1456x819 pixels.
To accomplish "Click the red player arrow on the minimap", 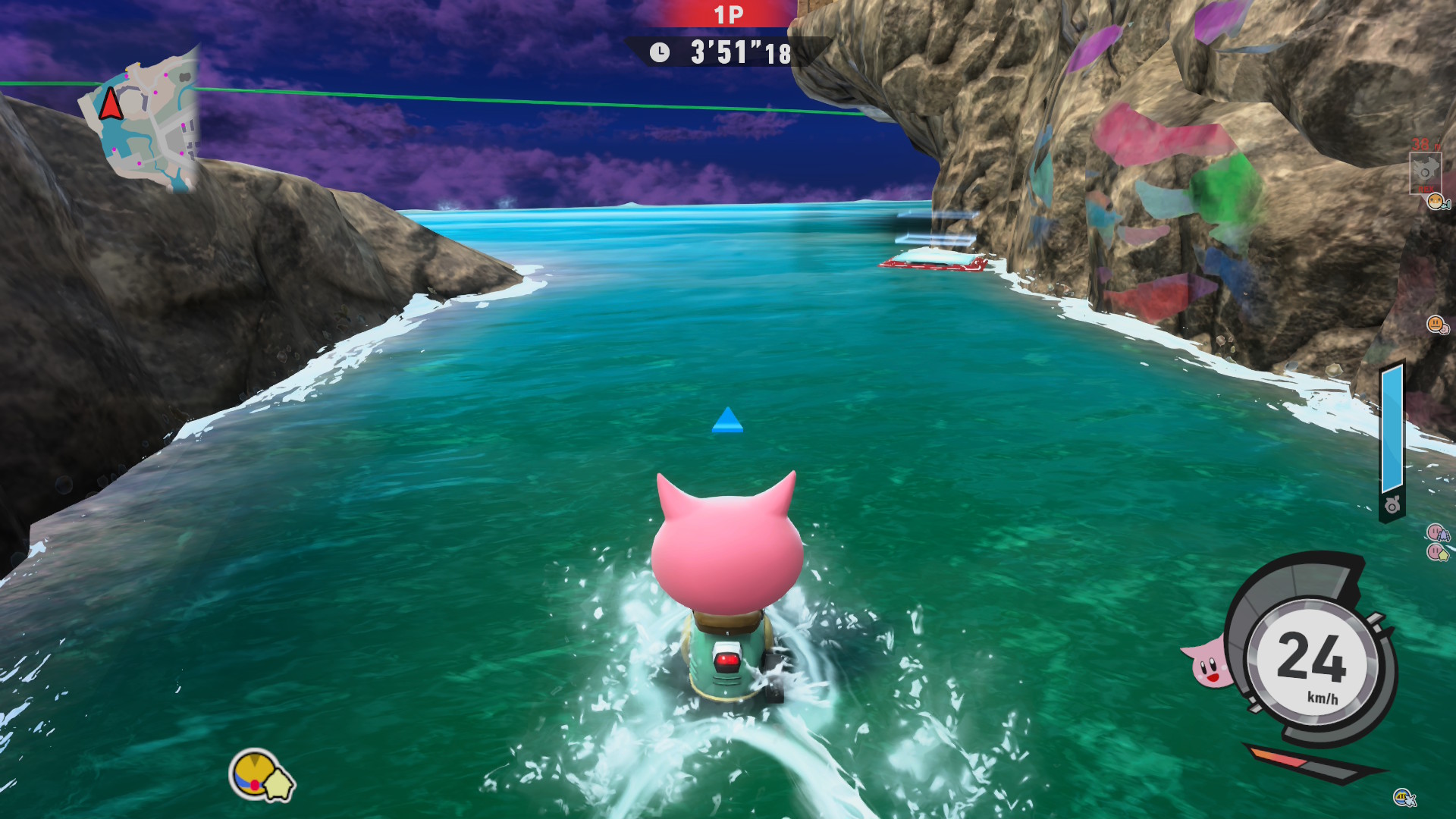I will pos(111,103).
